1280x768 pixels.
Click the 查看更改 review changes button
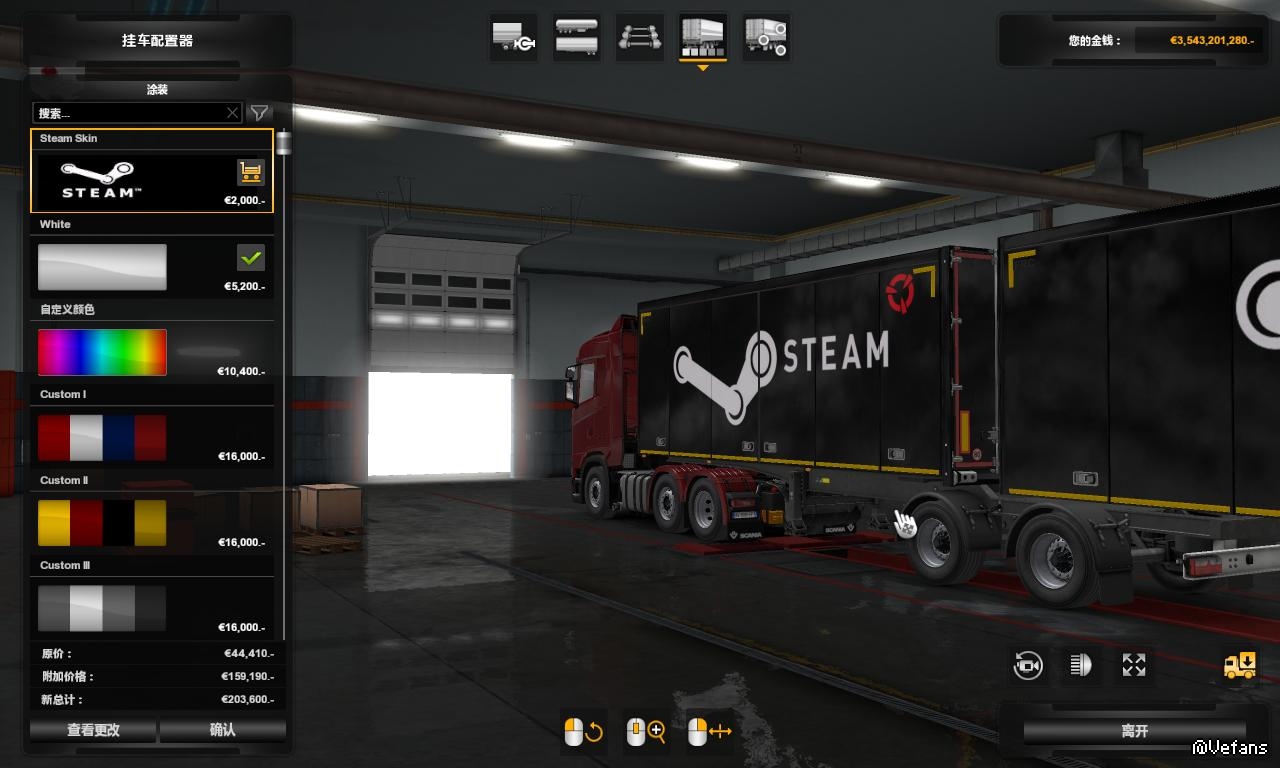point(93,730)
